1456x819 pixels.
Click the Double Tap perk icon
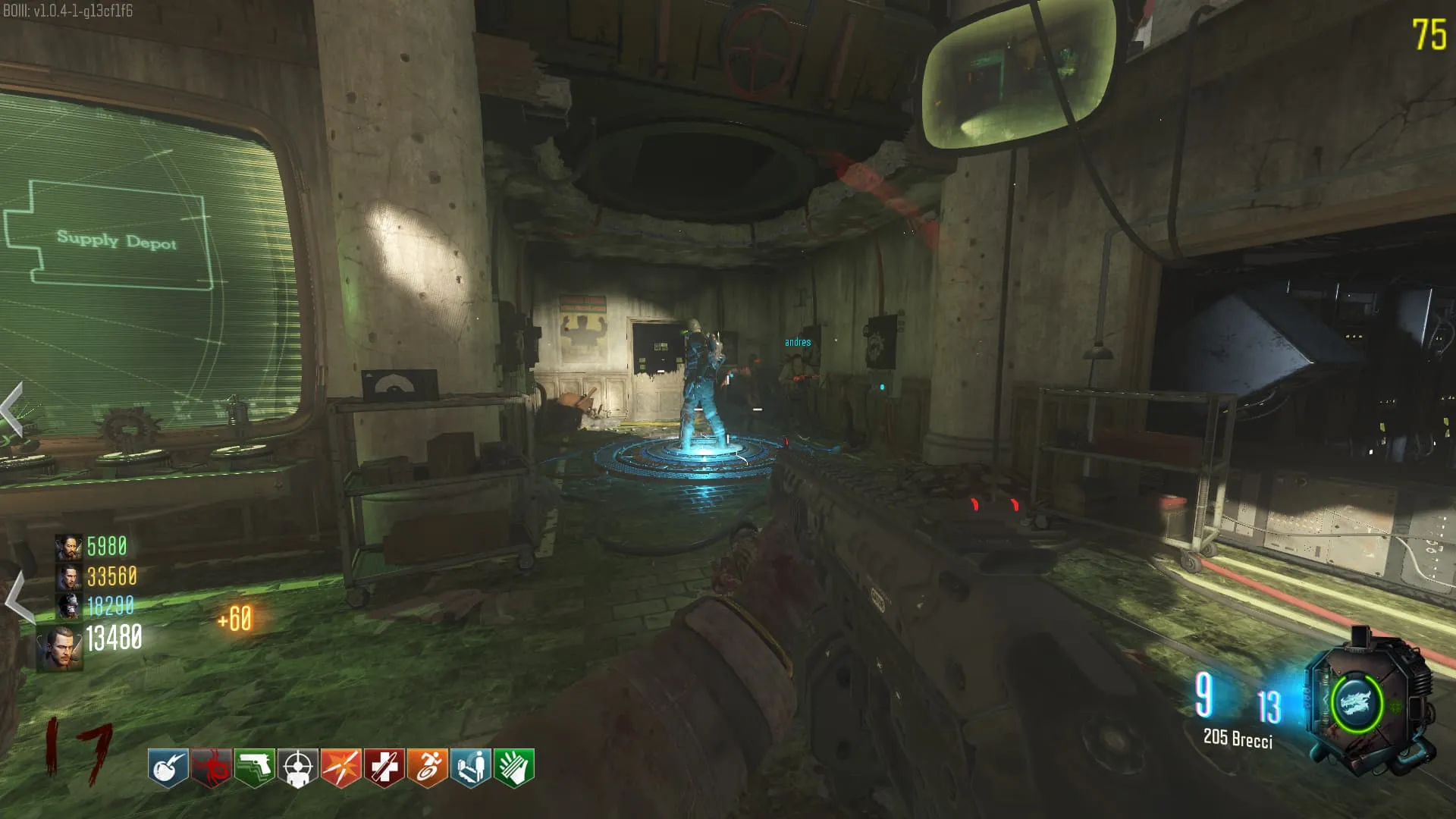[340, 768]
